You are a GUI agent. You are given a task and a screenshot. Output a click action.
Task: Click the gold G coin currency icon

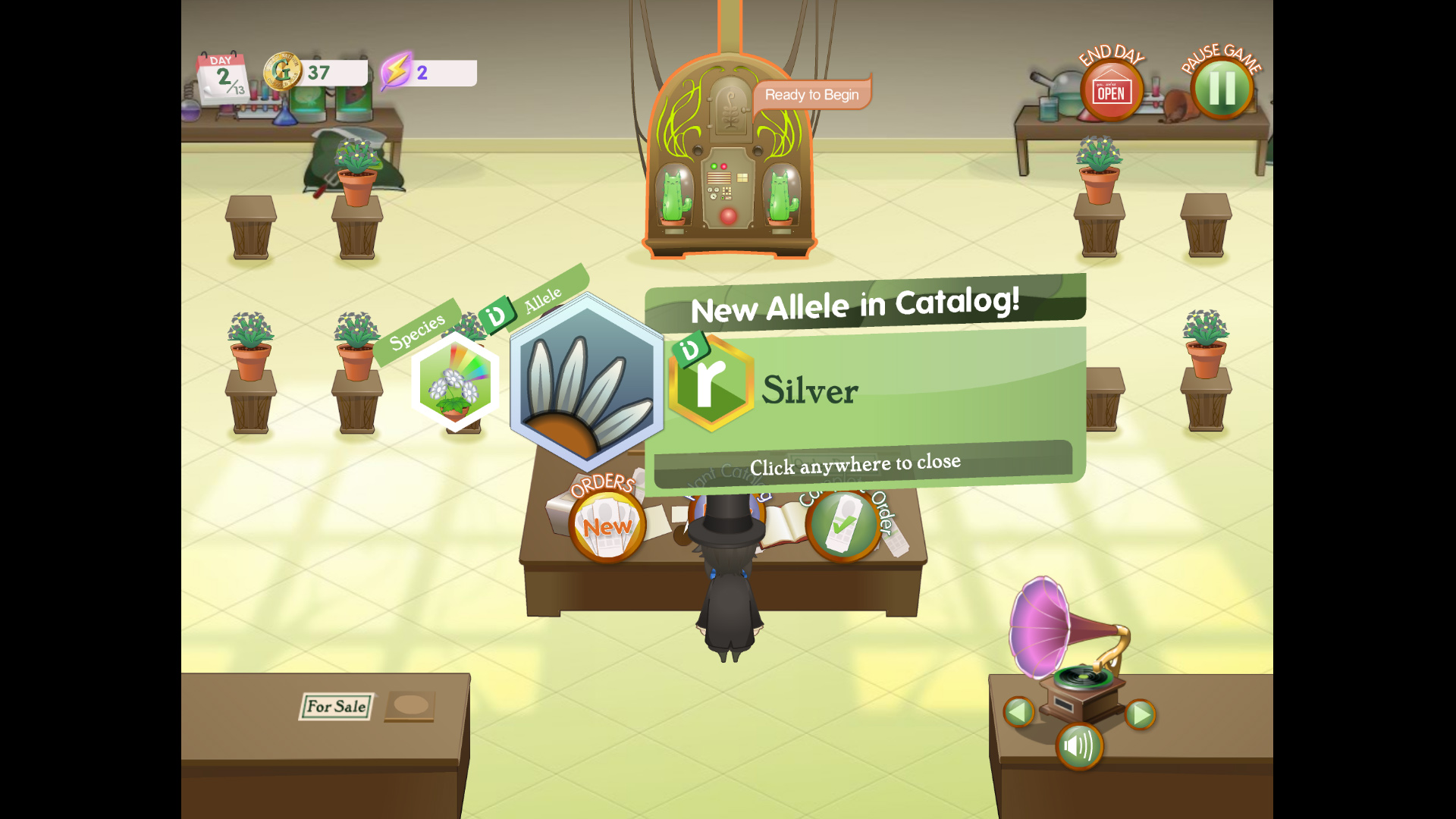[284, 72]
